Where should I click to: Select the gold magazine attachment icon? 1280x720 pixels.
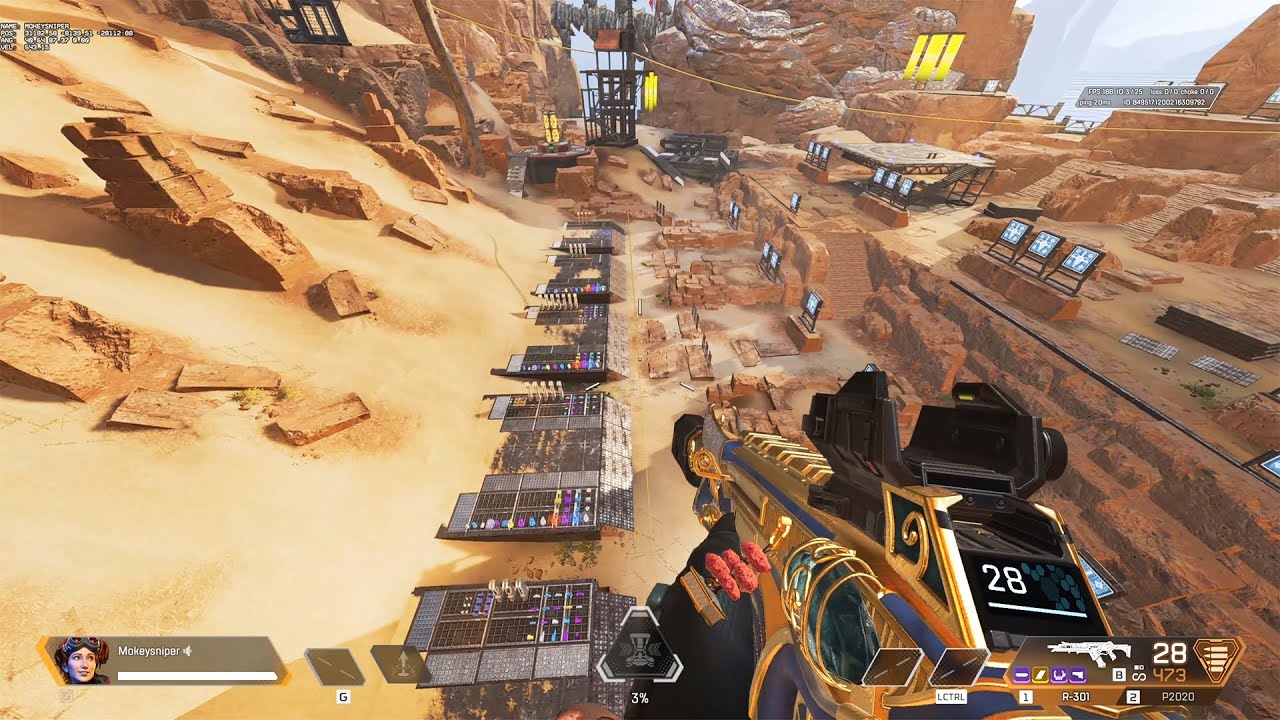click(x=1040, y=675)
